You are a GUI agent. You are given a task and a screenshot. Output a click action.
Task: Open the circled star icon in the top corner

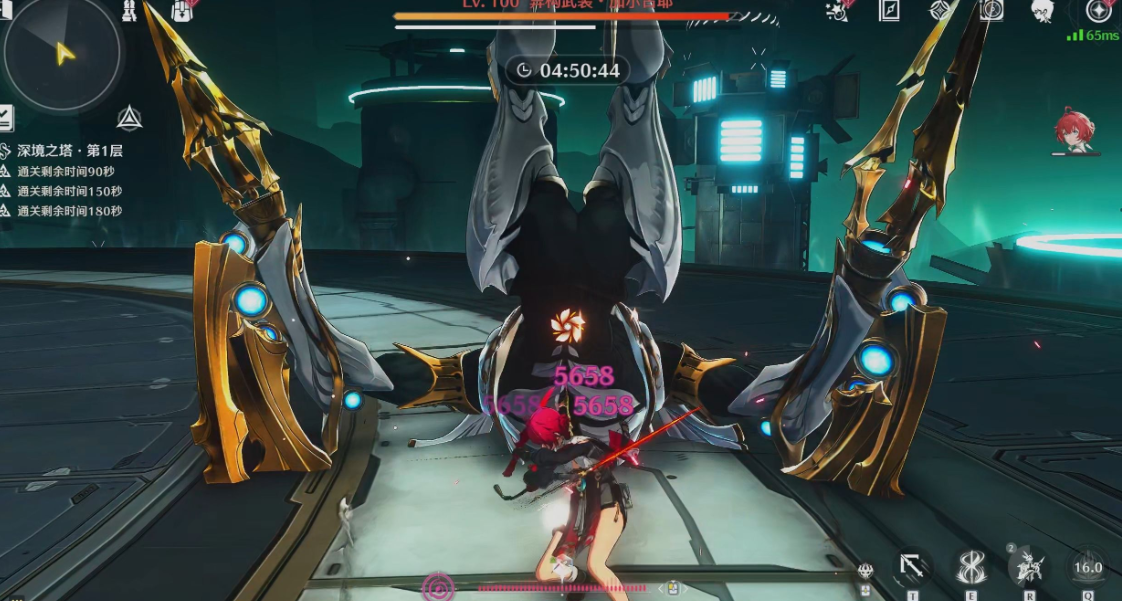click(1098, 11)
